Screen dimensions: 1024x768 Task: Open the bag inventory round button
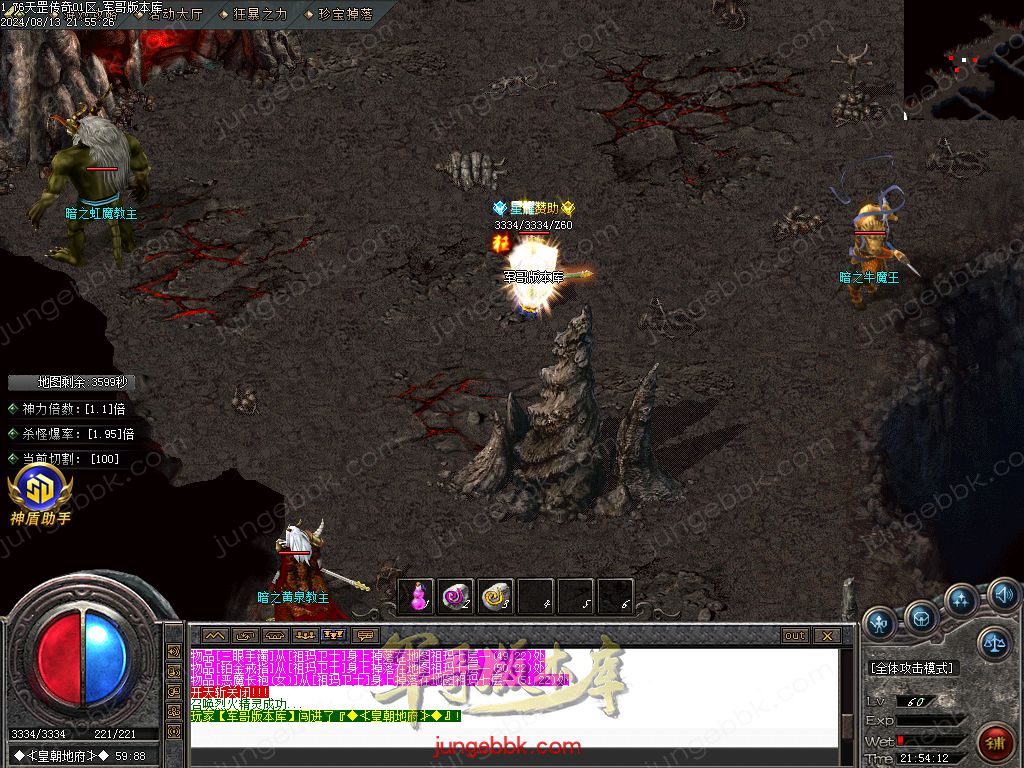point(921,616)
